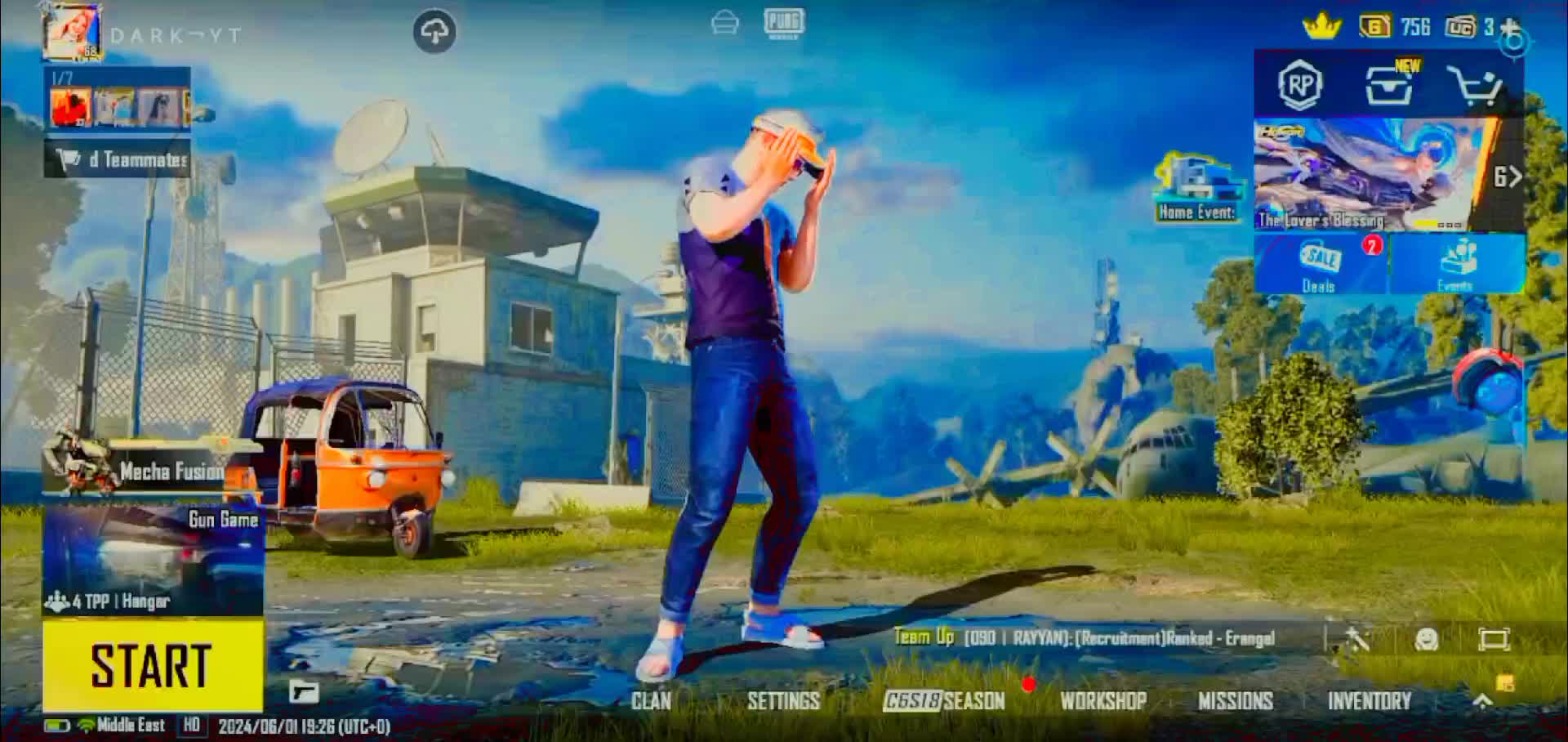Open the Settings menu
The width and height of the screenshot is (1568, 742).
pos(783,701)
